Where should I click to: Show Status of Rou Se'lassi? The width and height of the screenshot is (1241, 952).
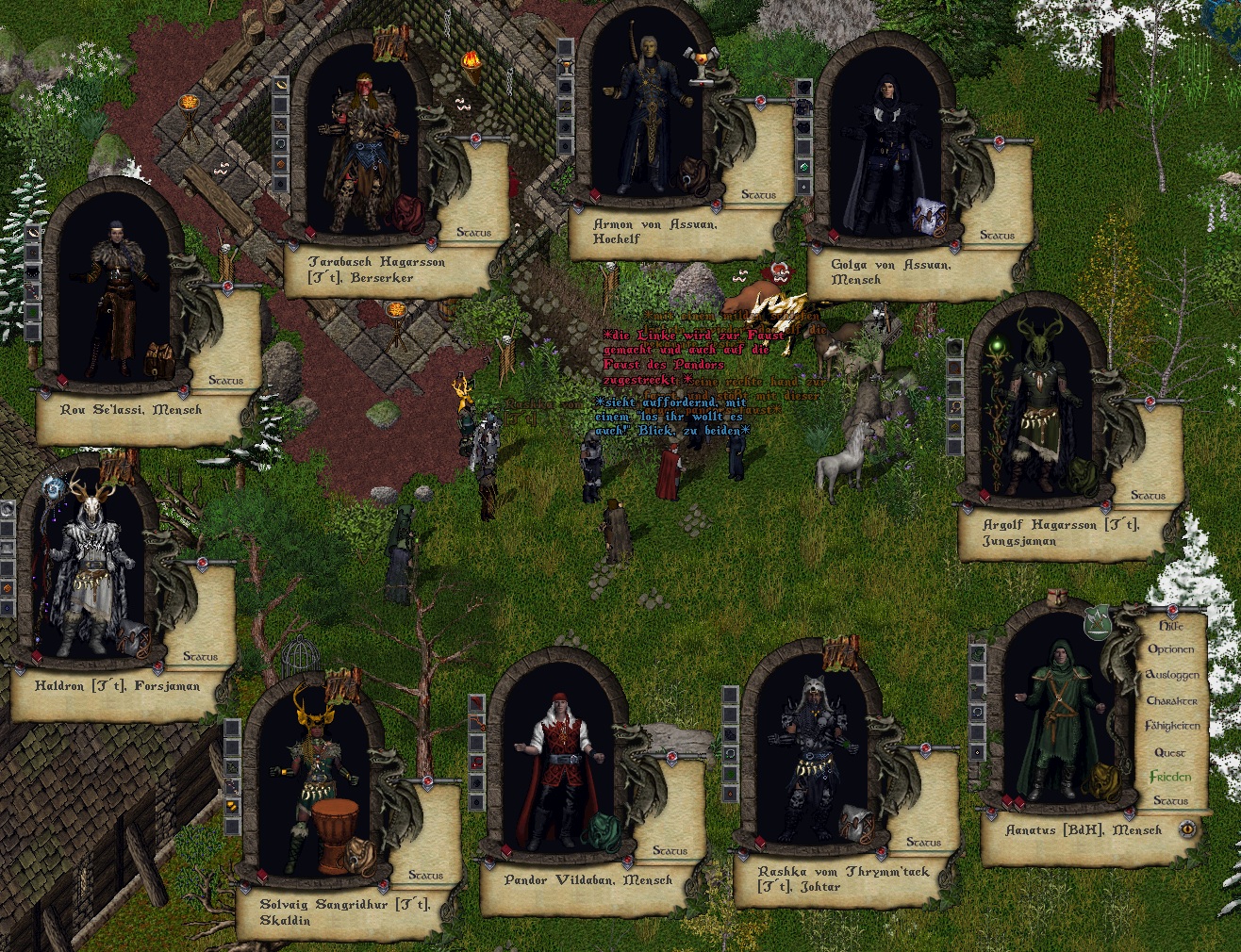point(225,381)
